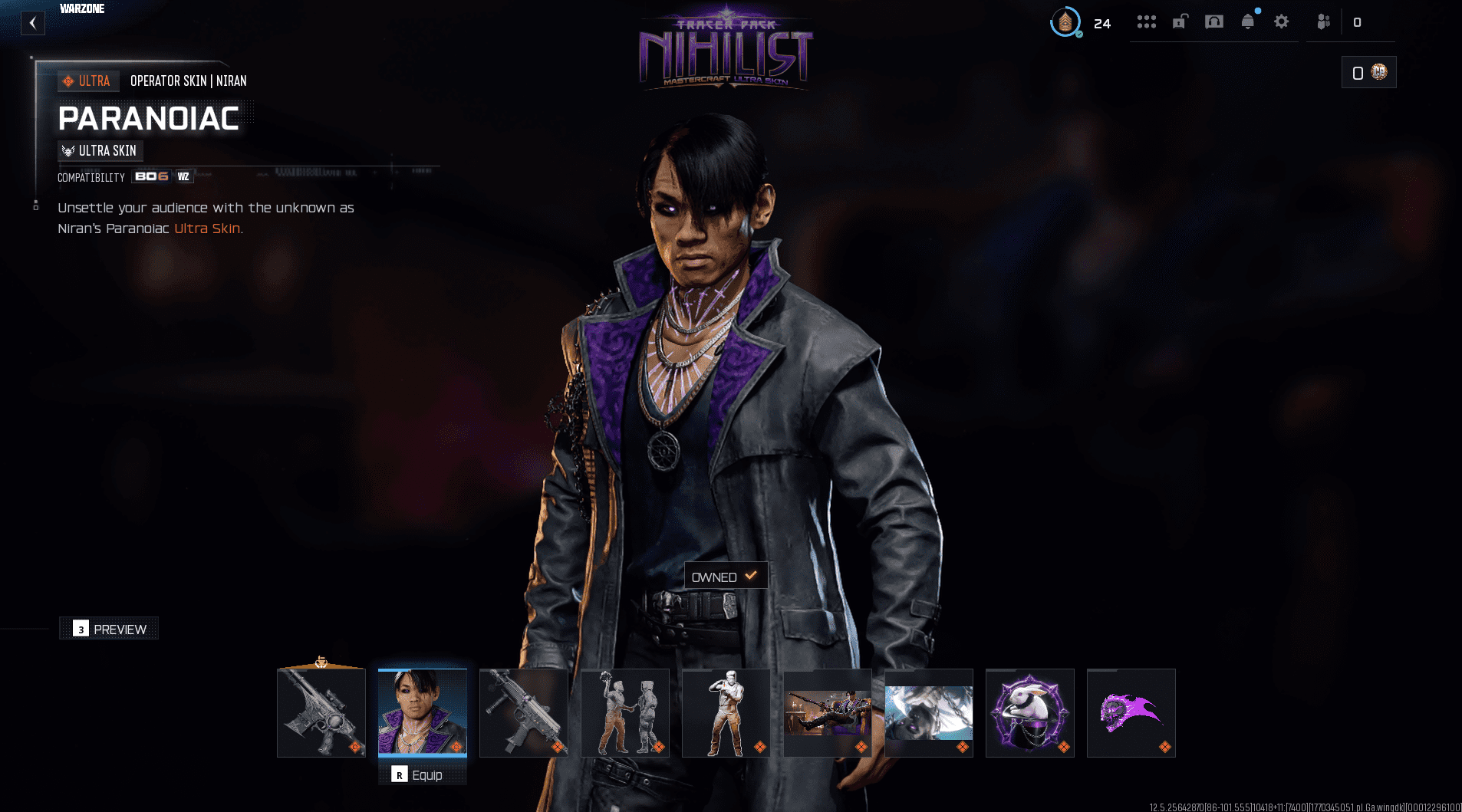This screenshot has width=1462, height=812.
Task: Open the Settings gear menu
Action: pos(1282,21)
